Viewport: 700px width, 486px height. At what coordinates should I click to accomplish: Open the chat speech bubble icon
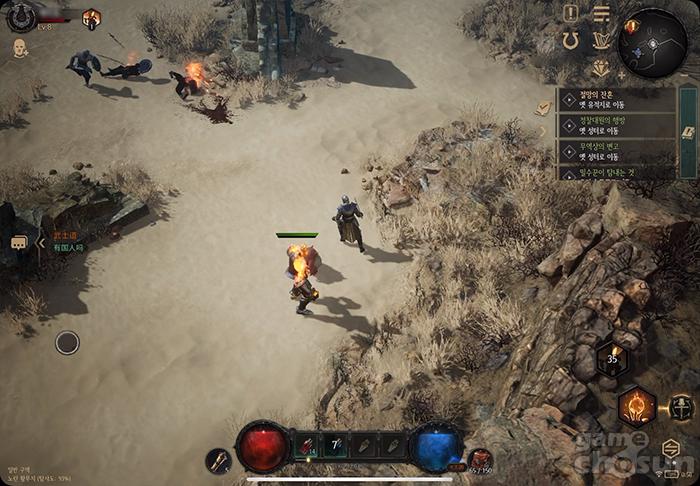19,242
